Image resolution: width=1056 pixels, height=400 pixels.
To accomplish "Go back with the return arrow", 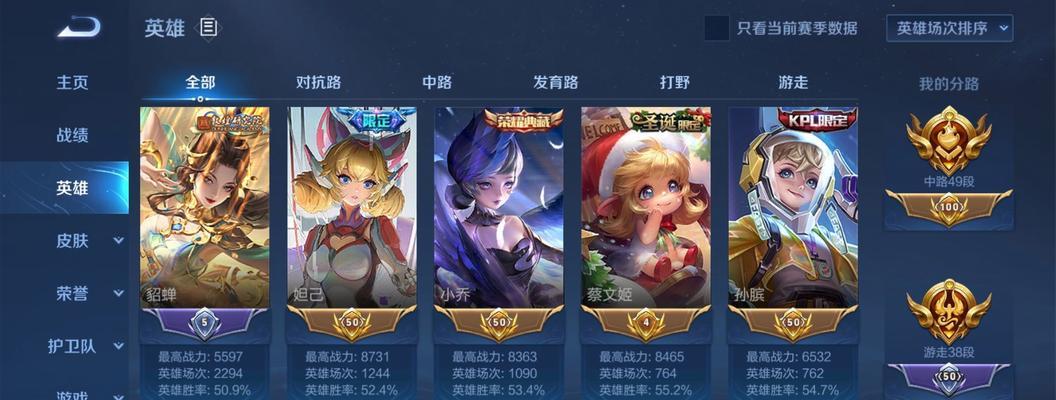I will pyautogui.click(x=78, y=27).
